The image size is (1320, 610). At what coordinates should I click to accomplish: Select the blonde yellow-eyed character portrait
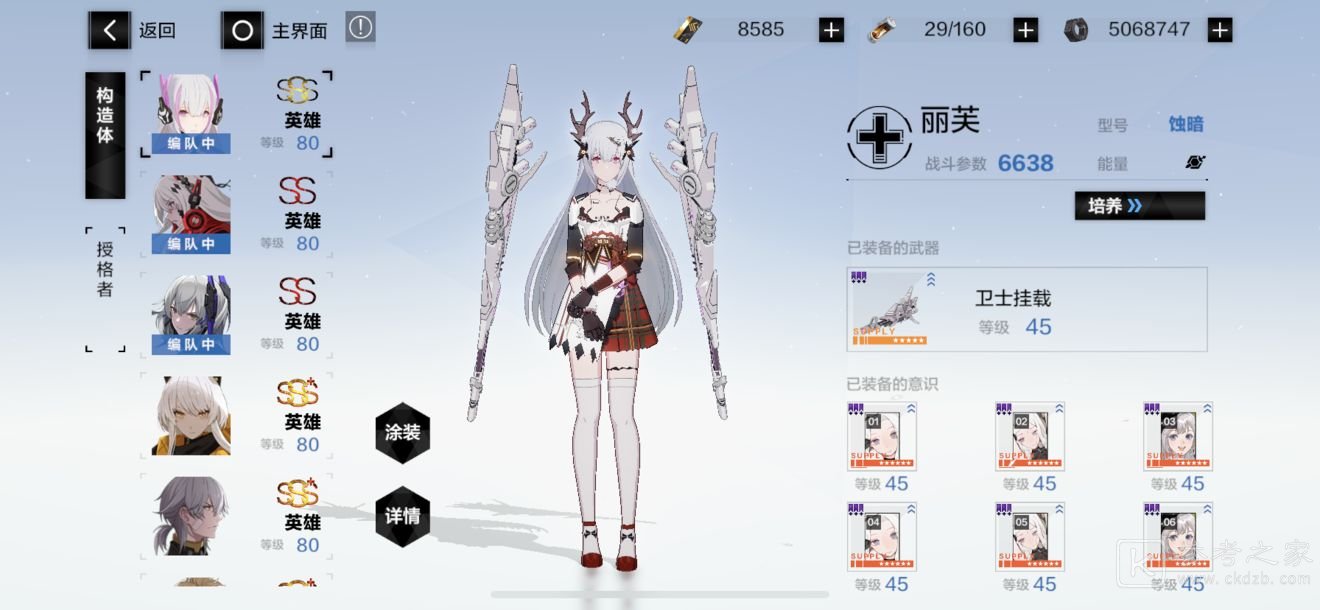[191, 416]
